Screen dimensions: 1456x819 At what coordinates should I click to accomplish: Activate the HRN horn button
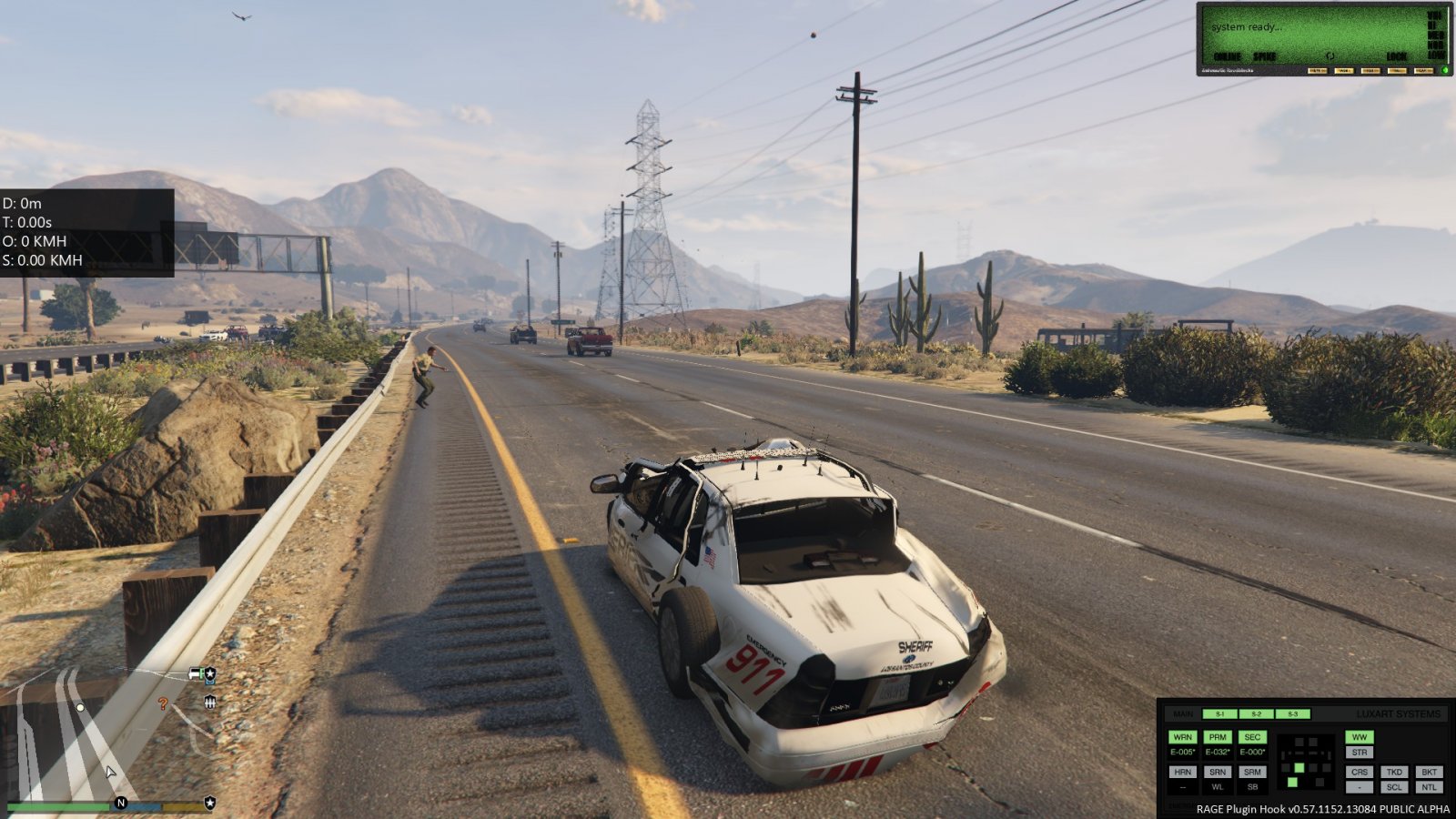1182,772
